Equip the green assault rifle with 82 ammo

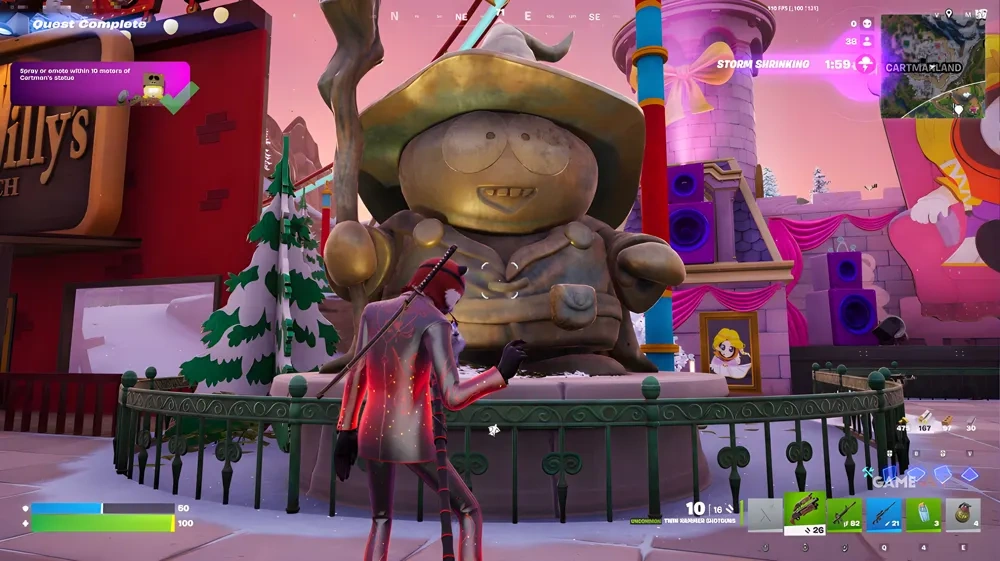tap(843, 514)
